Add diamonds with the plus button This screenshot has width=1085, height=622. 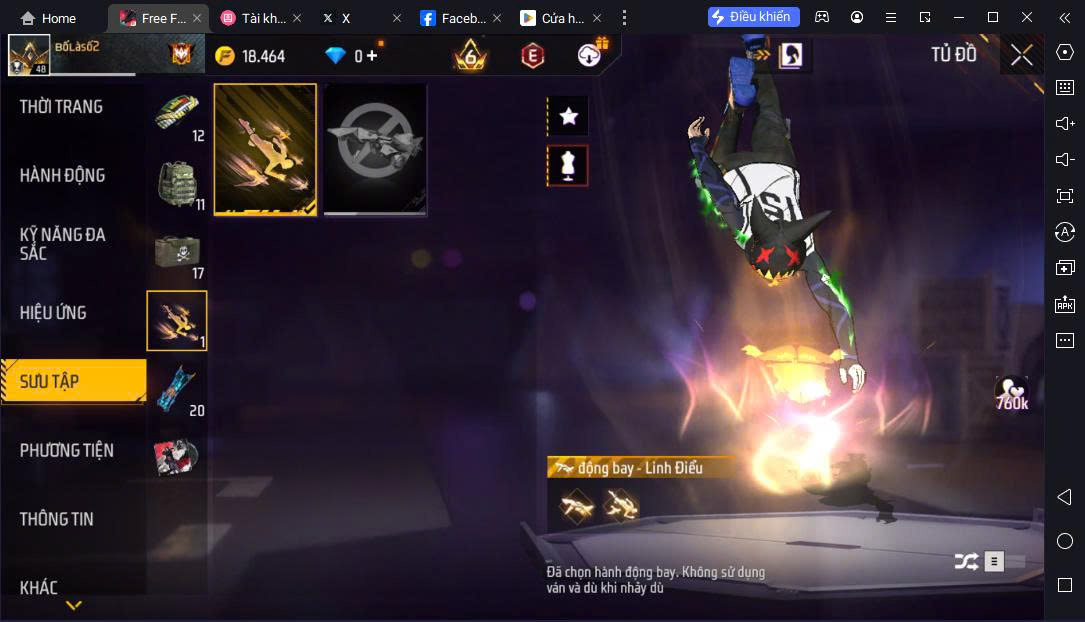pos(372,56)
